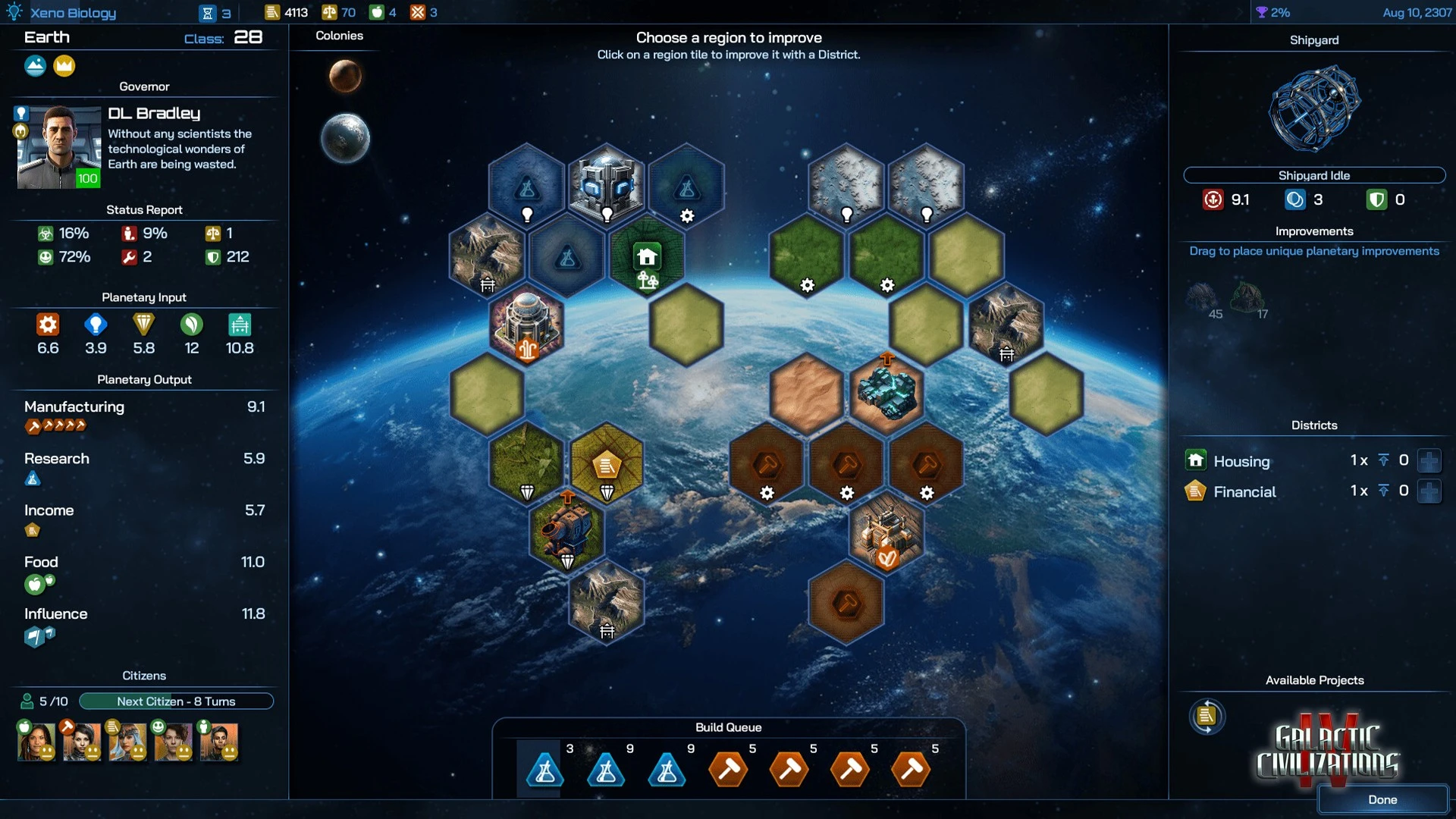The height and width of the screenshot is (819, 1456).
Task: Open the shipyard wireframe model
Action: pos(1313,108)
